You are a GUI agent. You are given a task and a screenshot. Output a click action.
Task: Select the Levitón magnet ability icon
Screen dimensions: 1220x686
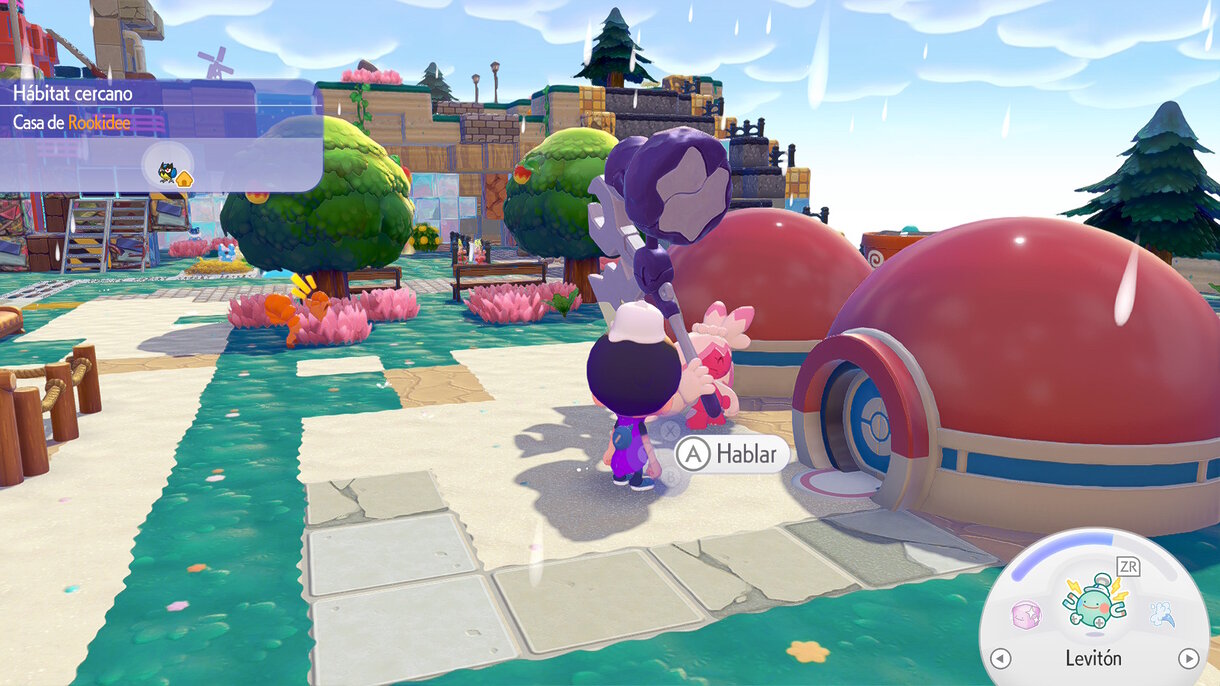[1093, 607]
